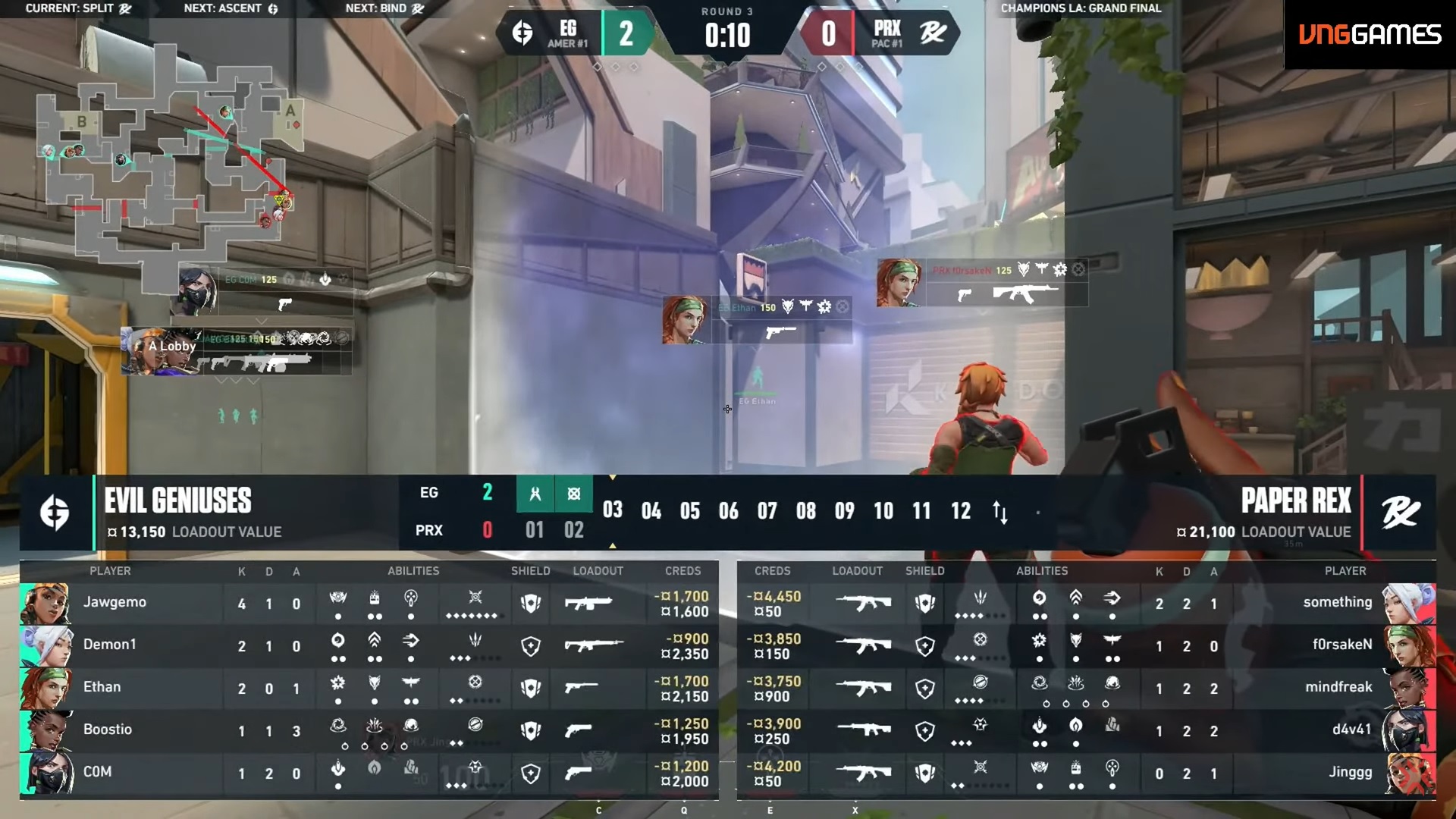This screenshot has width=1456, height=819.
Task: Choose f0rsakeN's player row
Action: [x=1086, y=646]
